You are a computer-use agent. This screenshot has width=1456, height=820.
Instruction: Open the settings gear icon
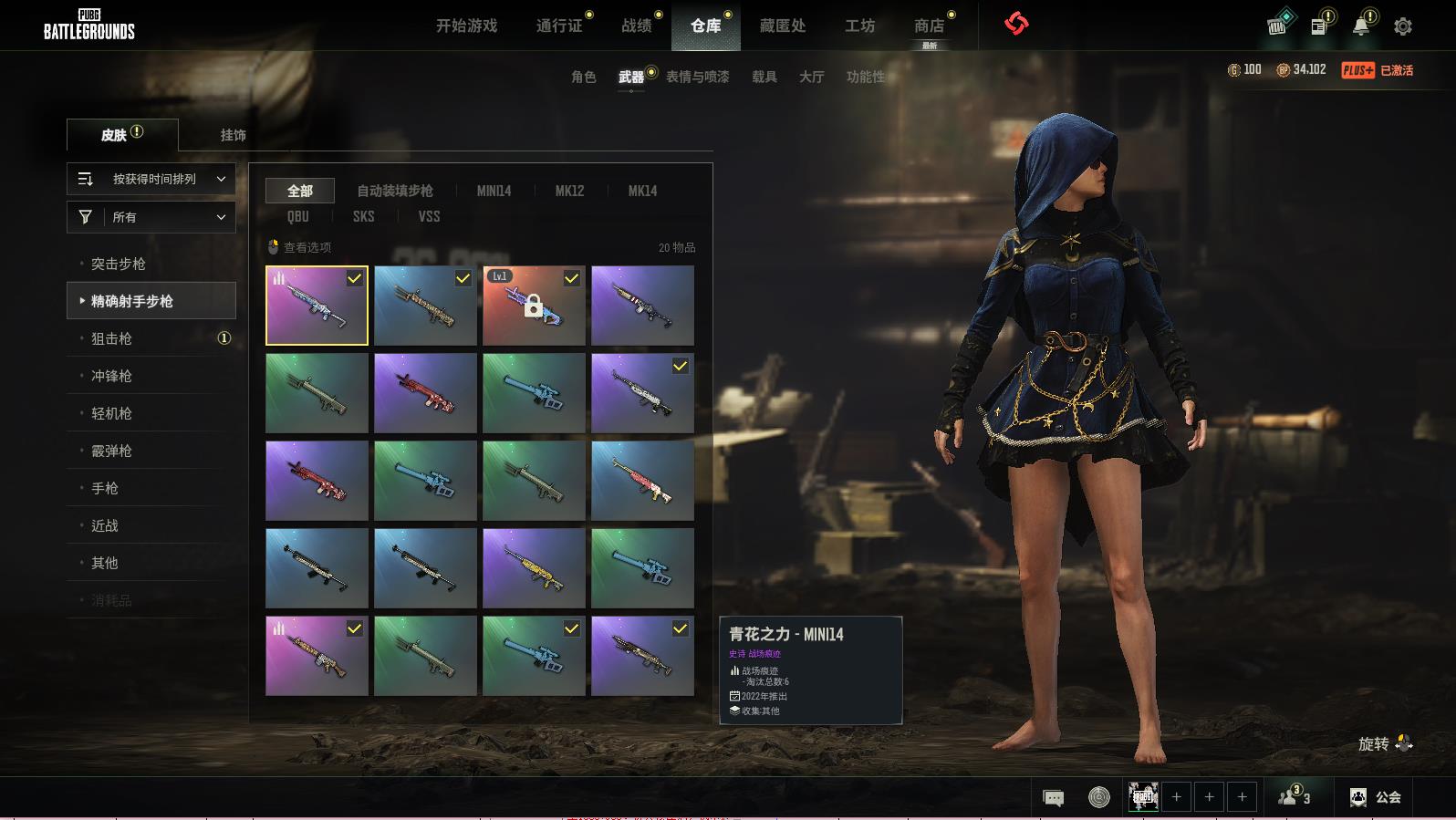tap(1402, 26)
